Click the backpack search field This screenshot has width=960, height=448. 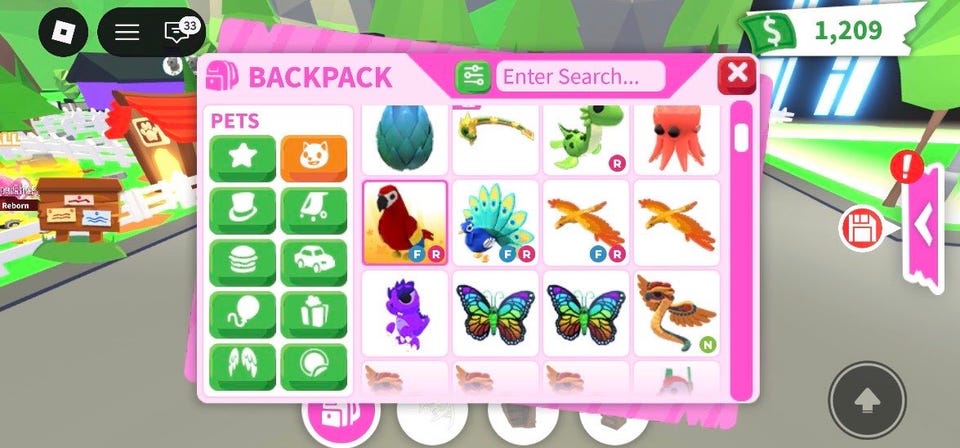pos(581,76)
